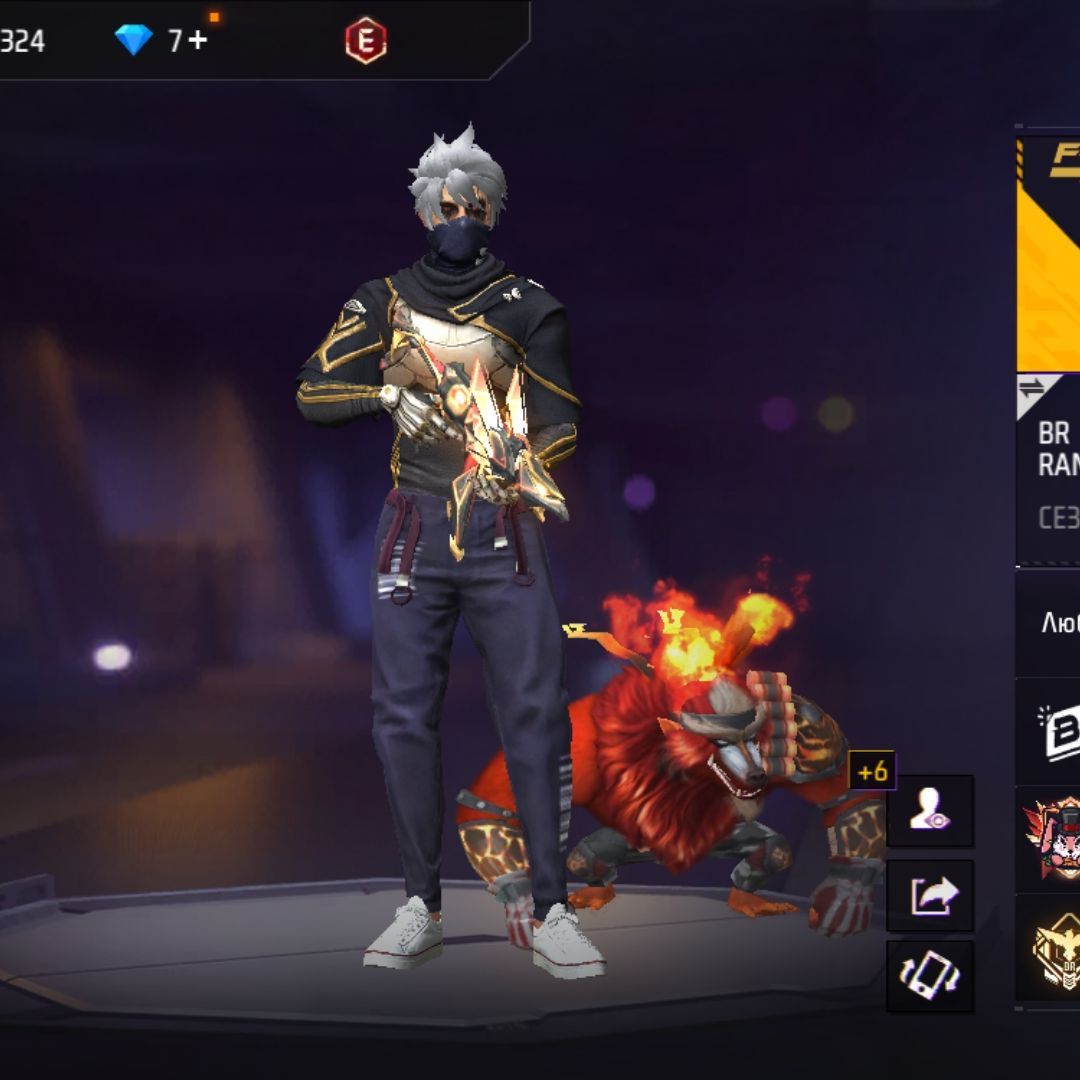1080x1080 pixels.
Task: Click the share arrow button
Action: 930,894
